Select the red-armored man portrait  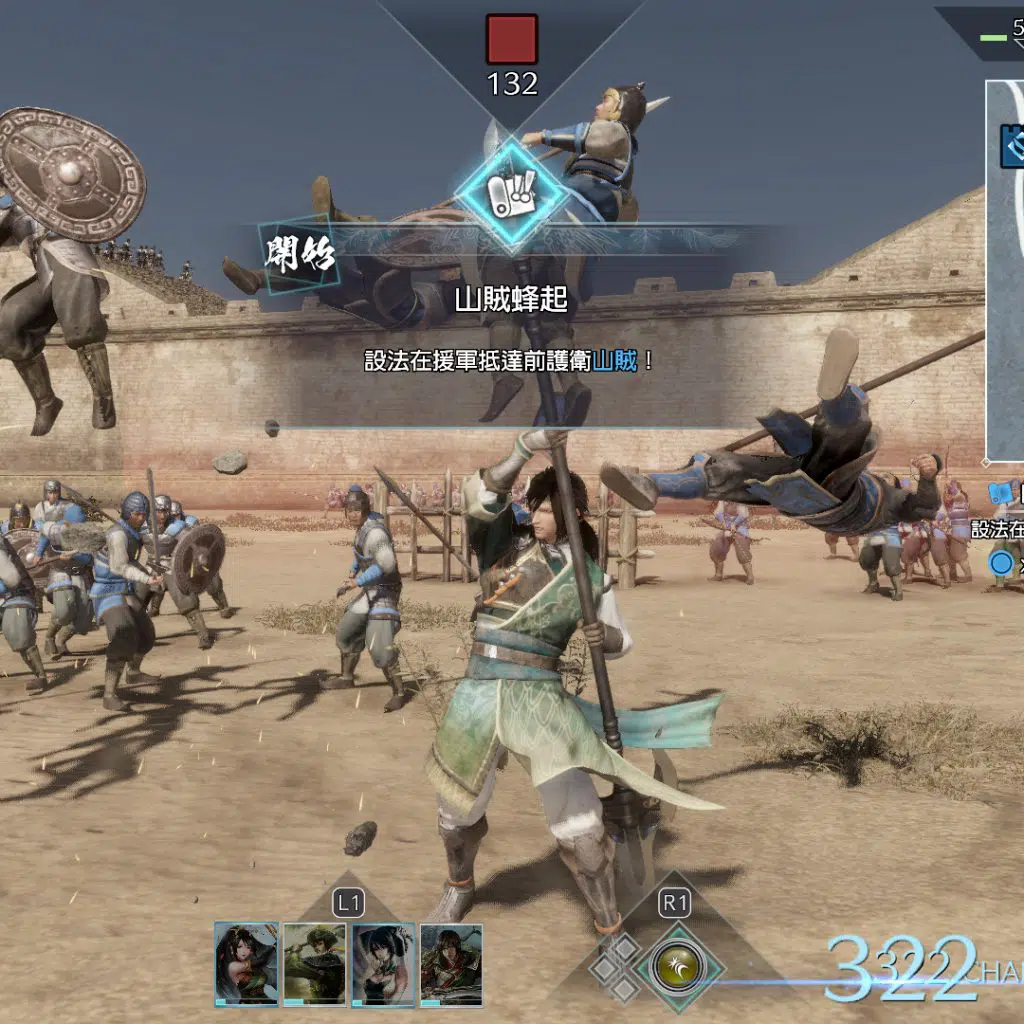[451, 963]
